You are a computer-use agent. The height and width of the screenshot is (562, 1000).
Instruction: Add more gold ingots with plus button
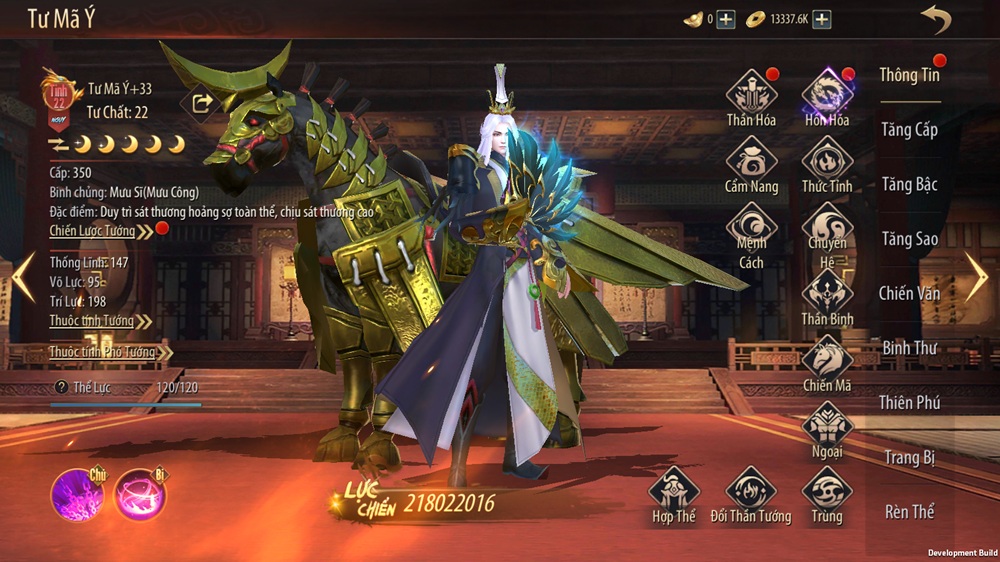(x=726, y=19)
